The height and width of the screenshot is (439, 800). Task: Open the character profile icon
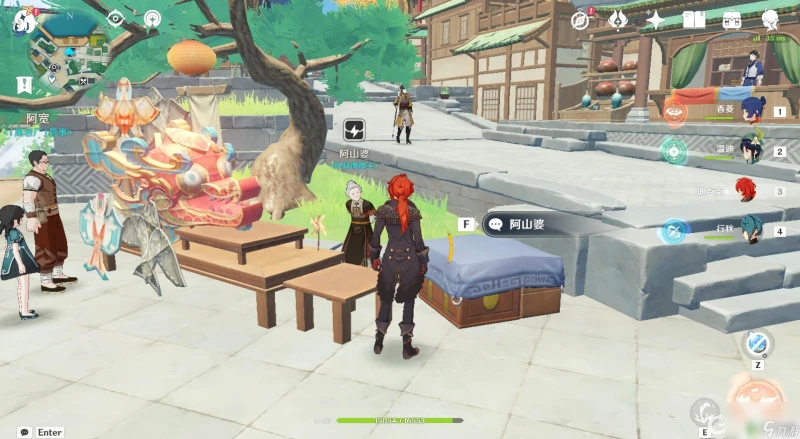(x=770, y=20)
